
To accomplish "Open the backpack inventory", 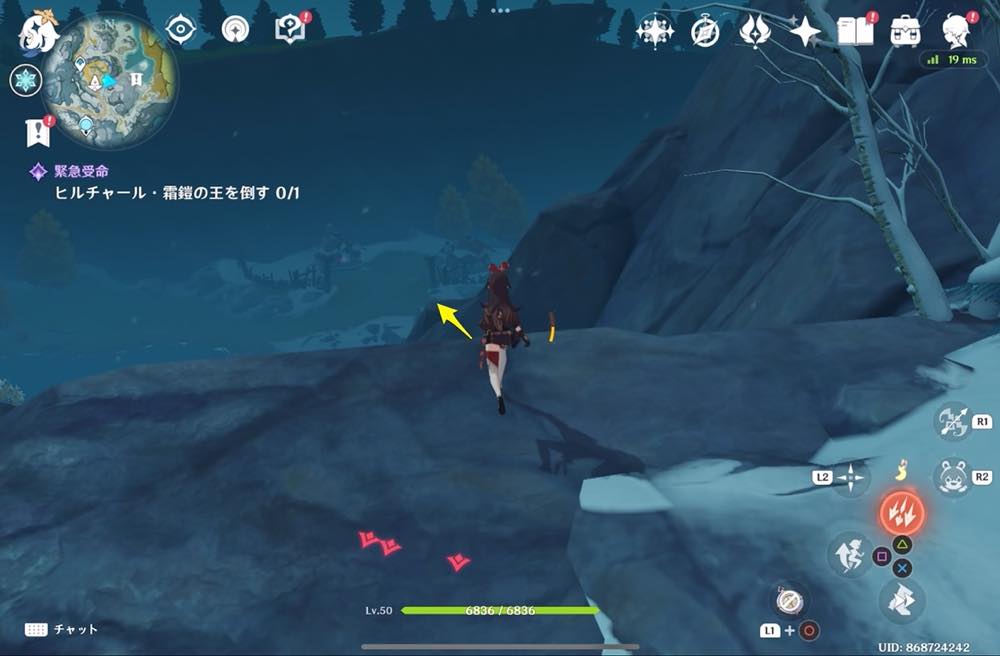I will (906, 31).
